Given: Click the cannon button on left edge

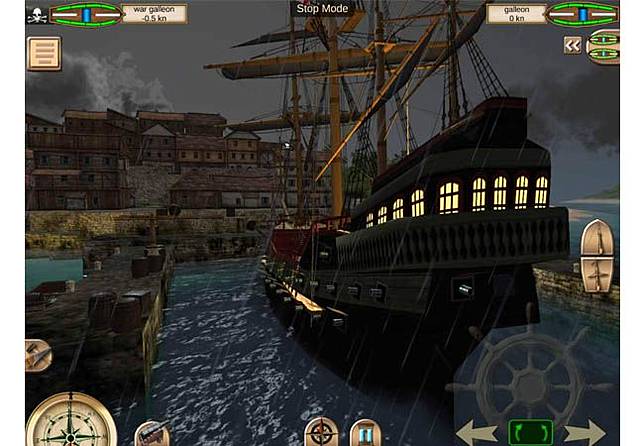Looking at the screenshot, I should (x=37, y=354).
